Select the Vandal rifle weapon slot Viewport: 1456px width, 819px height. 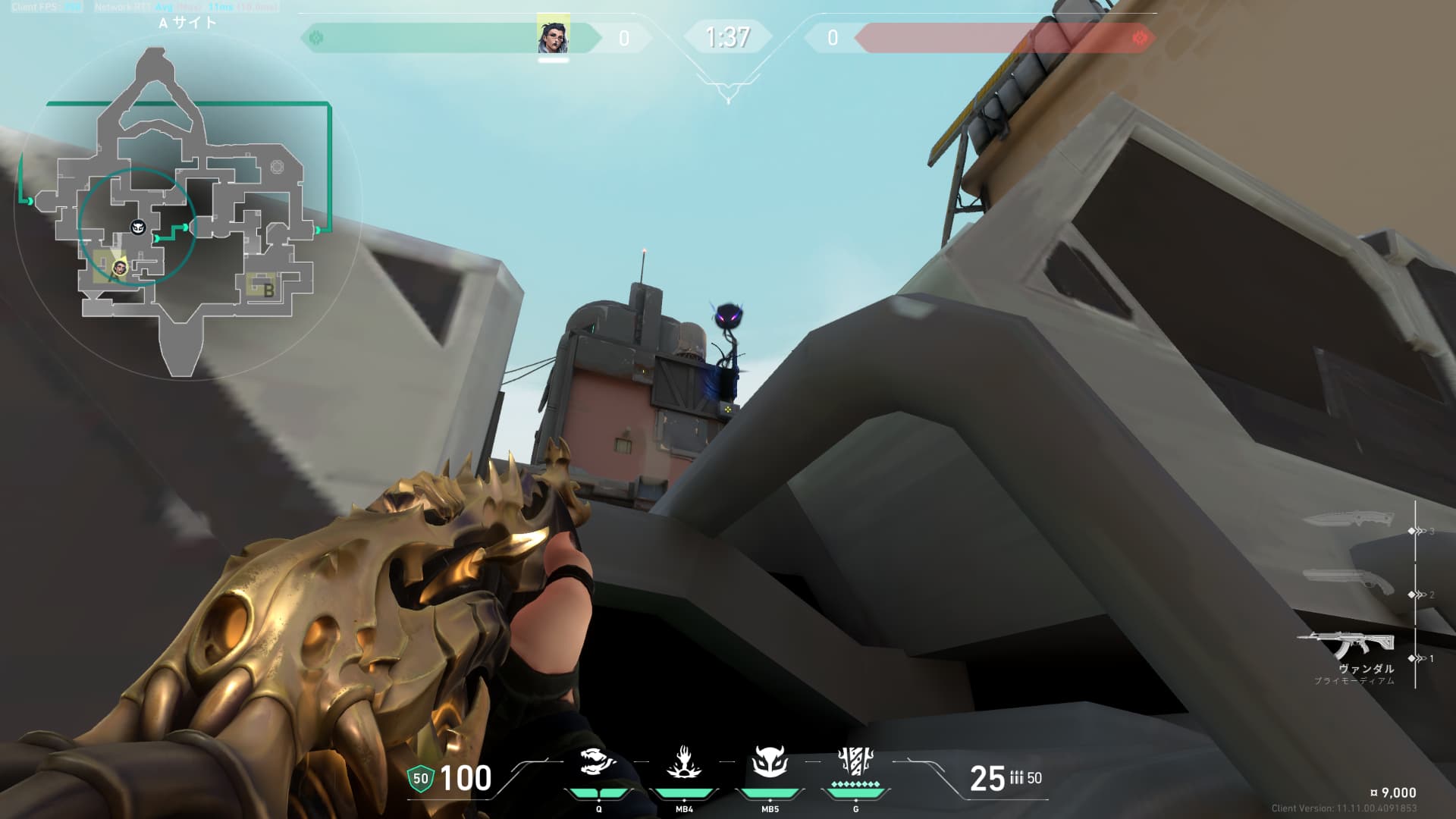(1345, 646)
